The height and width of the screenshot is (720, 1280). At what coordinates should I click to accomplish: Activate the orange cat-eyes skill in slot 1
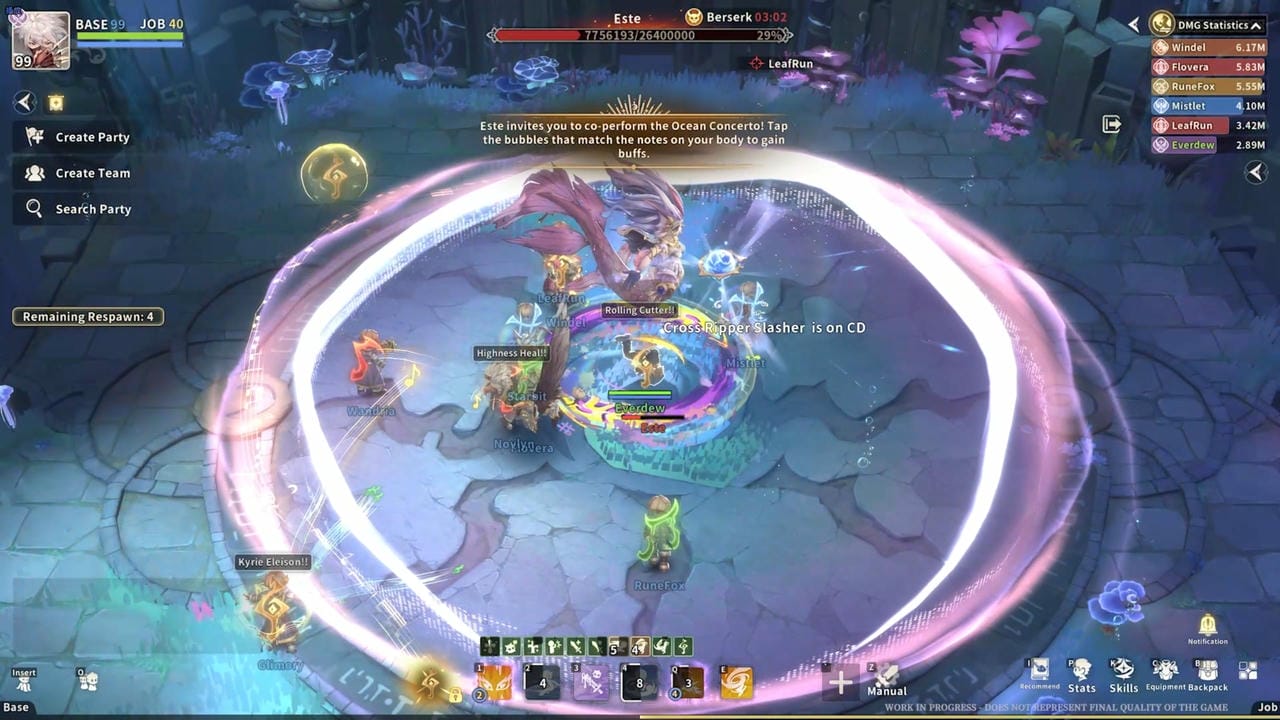coord(494,683)
